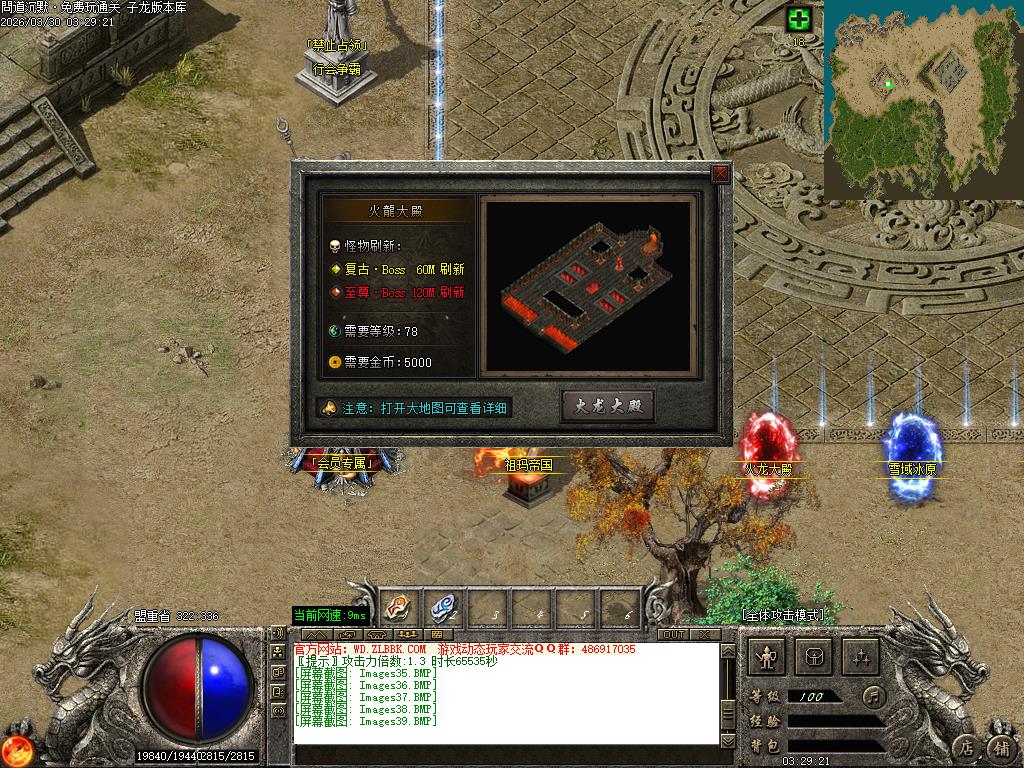1024x768 pixels.
Task: Enter the dungeon with the 火龙大殿 button
Action: (x=608, y=406)
